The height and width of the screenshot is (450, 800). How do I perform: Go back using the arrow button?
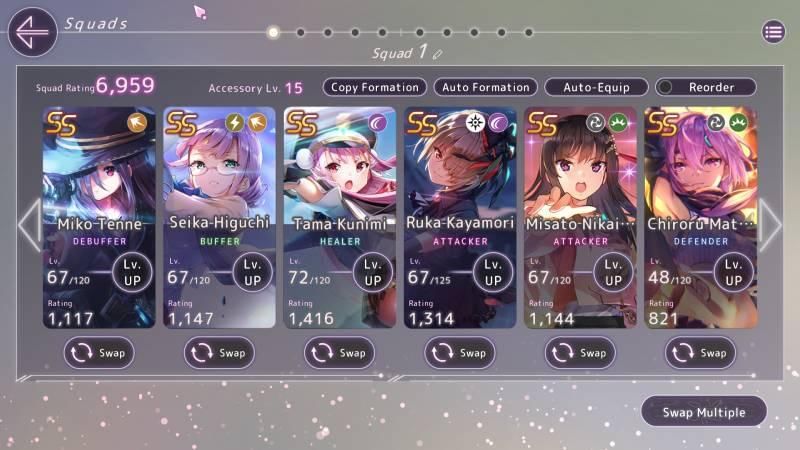pyautogui.click(x=32, y=32)
